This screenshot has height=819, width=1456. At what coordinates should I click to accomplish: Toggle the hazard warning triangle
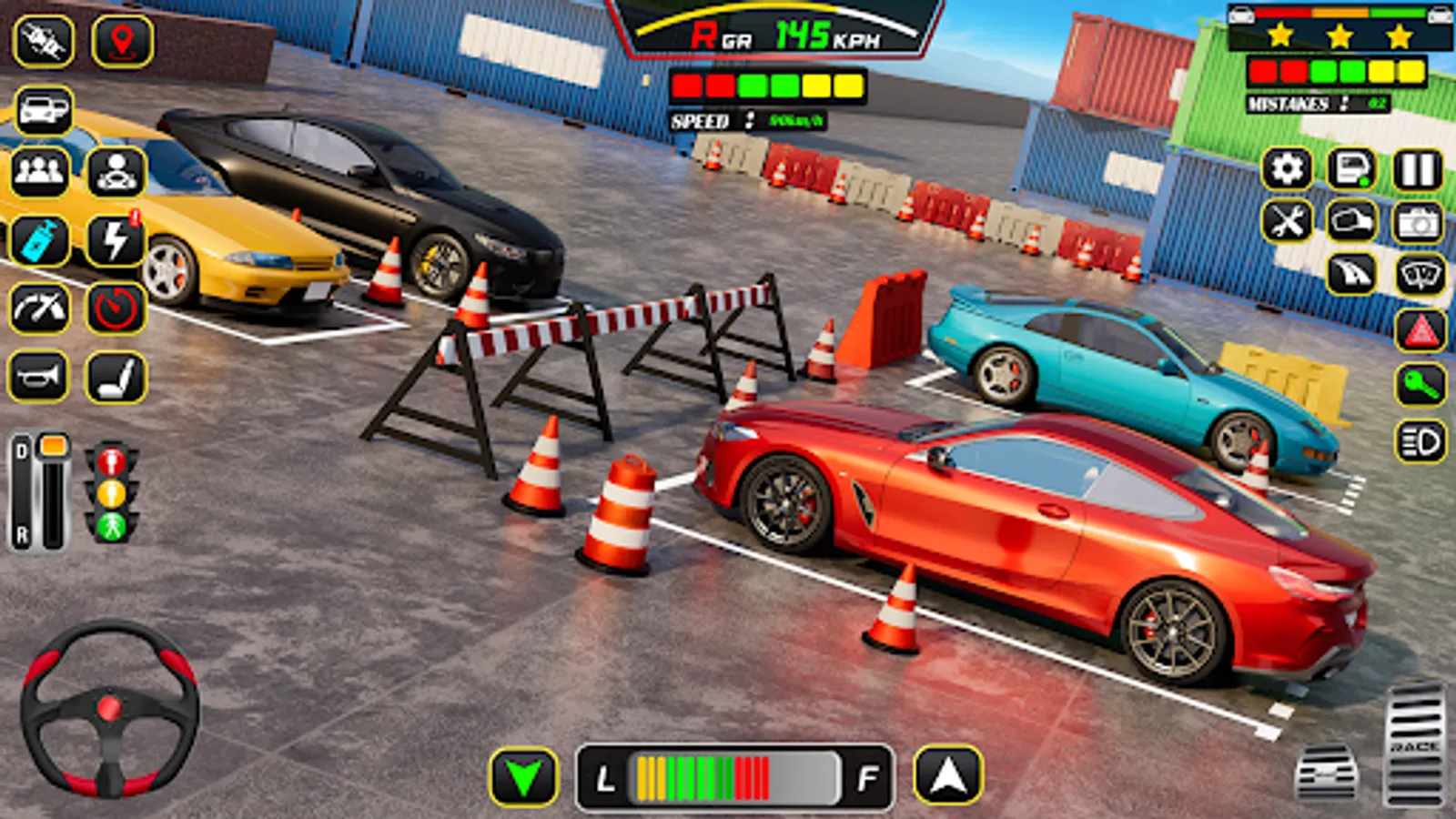(x=1421, y=331)
